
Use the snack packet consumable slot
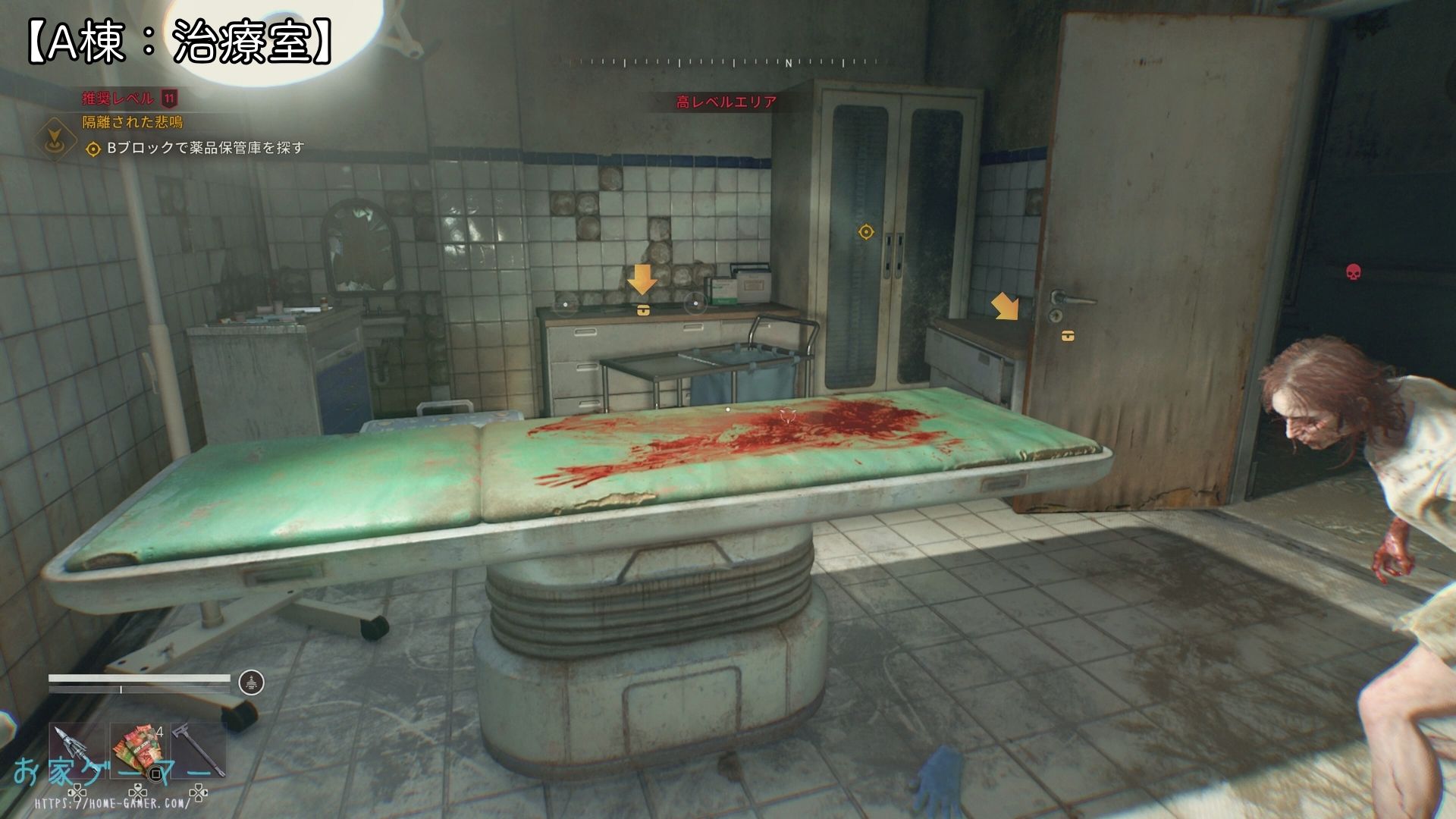(138, 749)
